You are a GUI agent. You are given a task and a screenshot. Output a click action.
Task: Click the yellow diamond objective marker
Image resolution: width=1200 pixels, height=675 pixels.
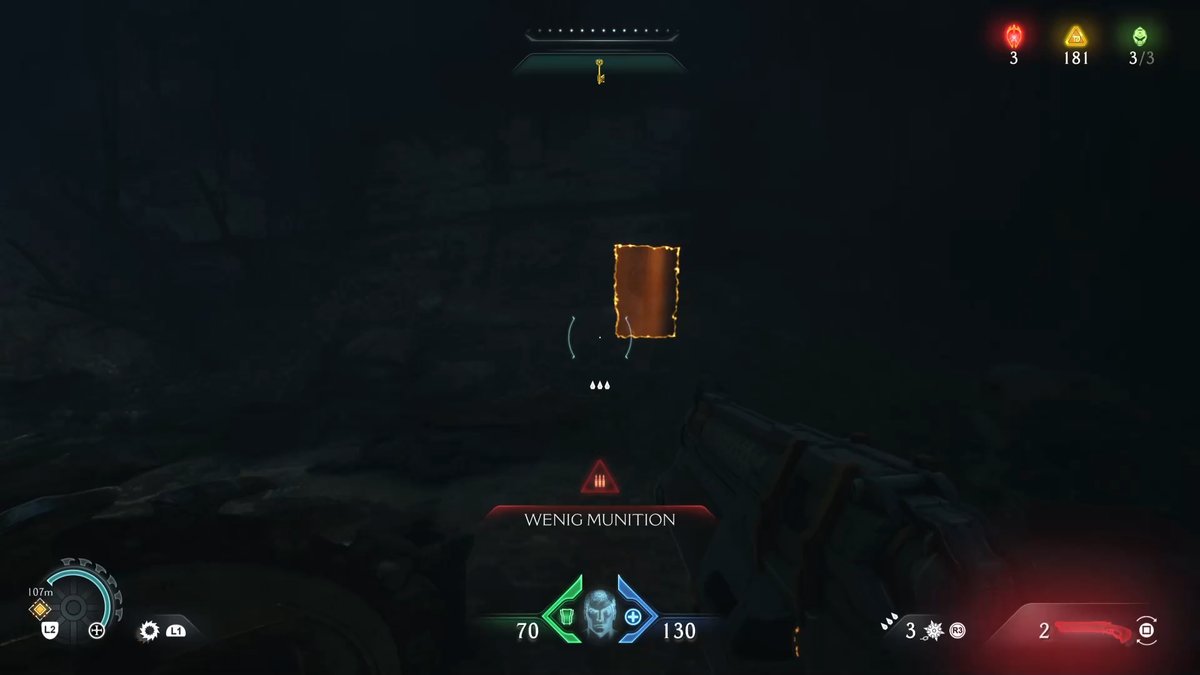(x=40, y=609)
